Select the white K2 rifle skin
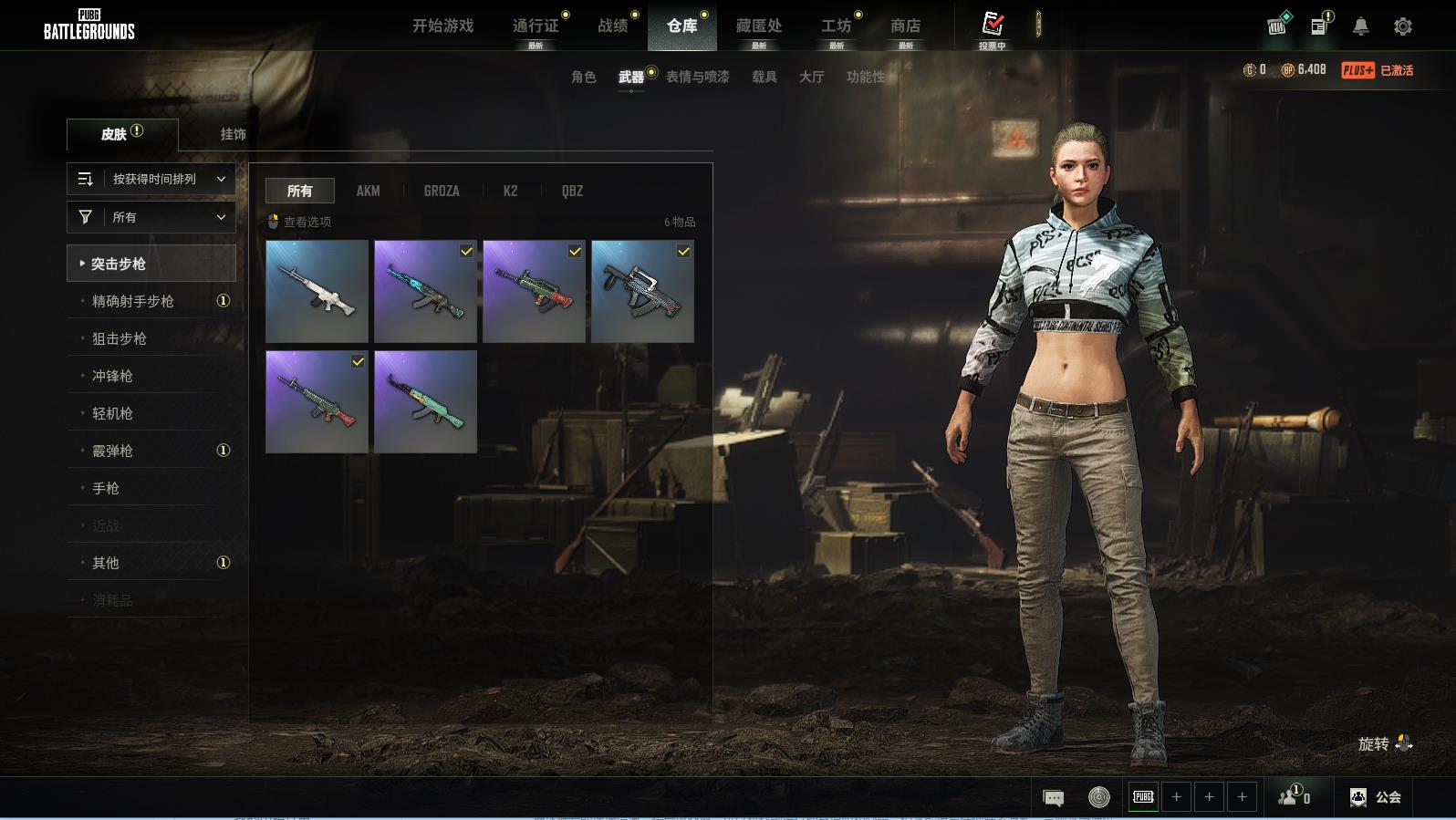Screen dimensions: 1456x820 pos(317,291)
